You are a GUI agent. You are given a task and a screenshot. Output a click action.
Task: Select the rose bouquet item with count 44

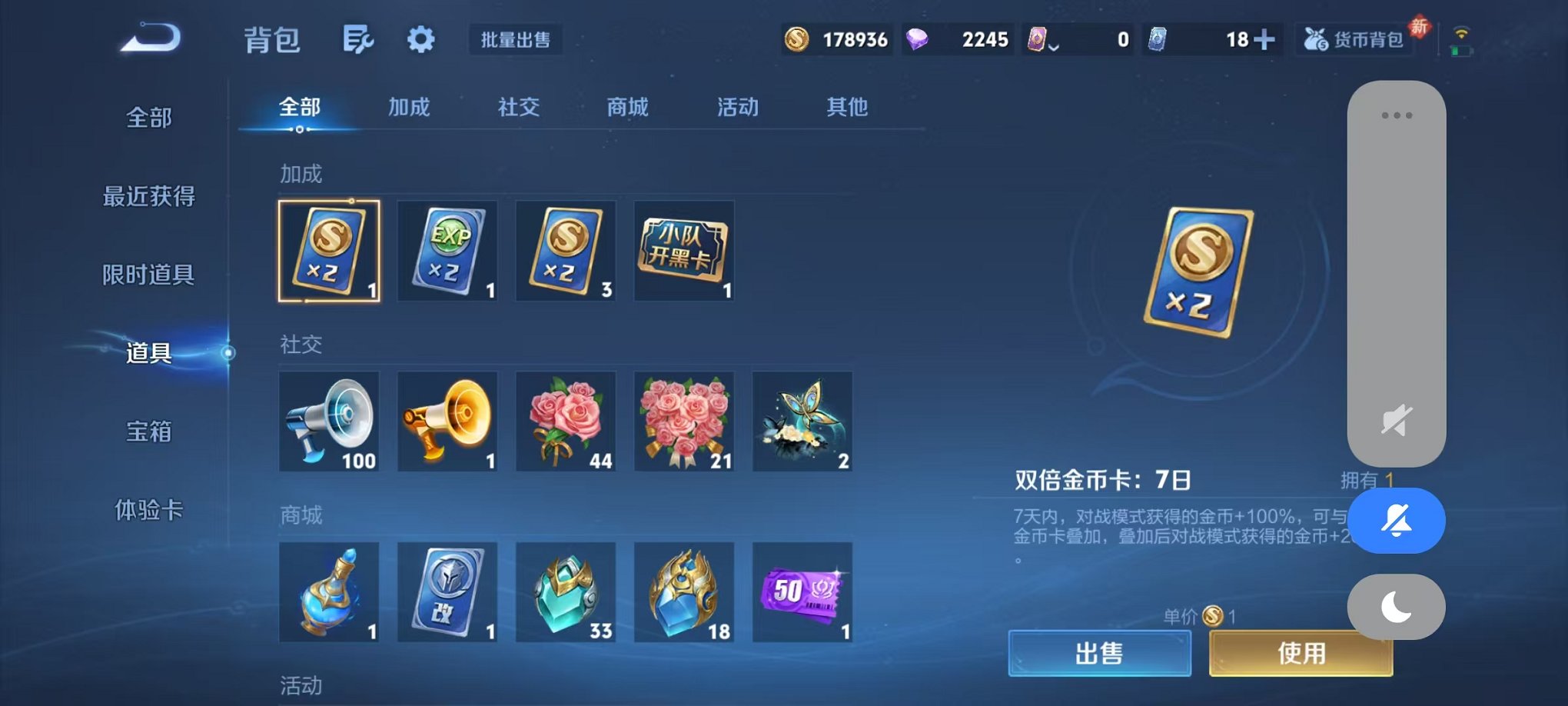tap(565, 422)
